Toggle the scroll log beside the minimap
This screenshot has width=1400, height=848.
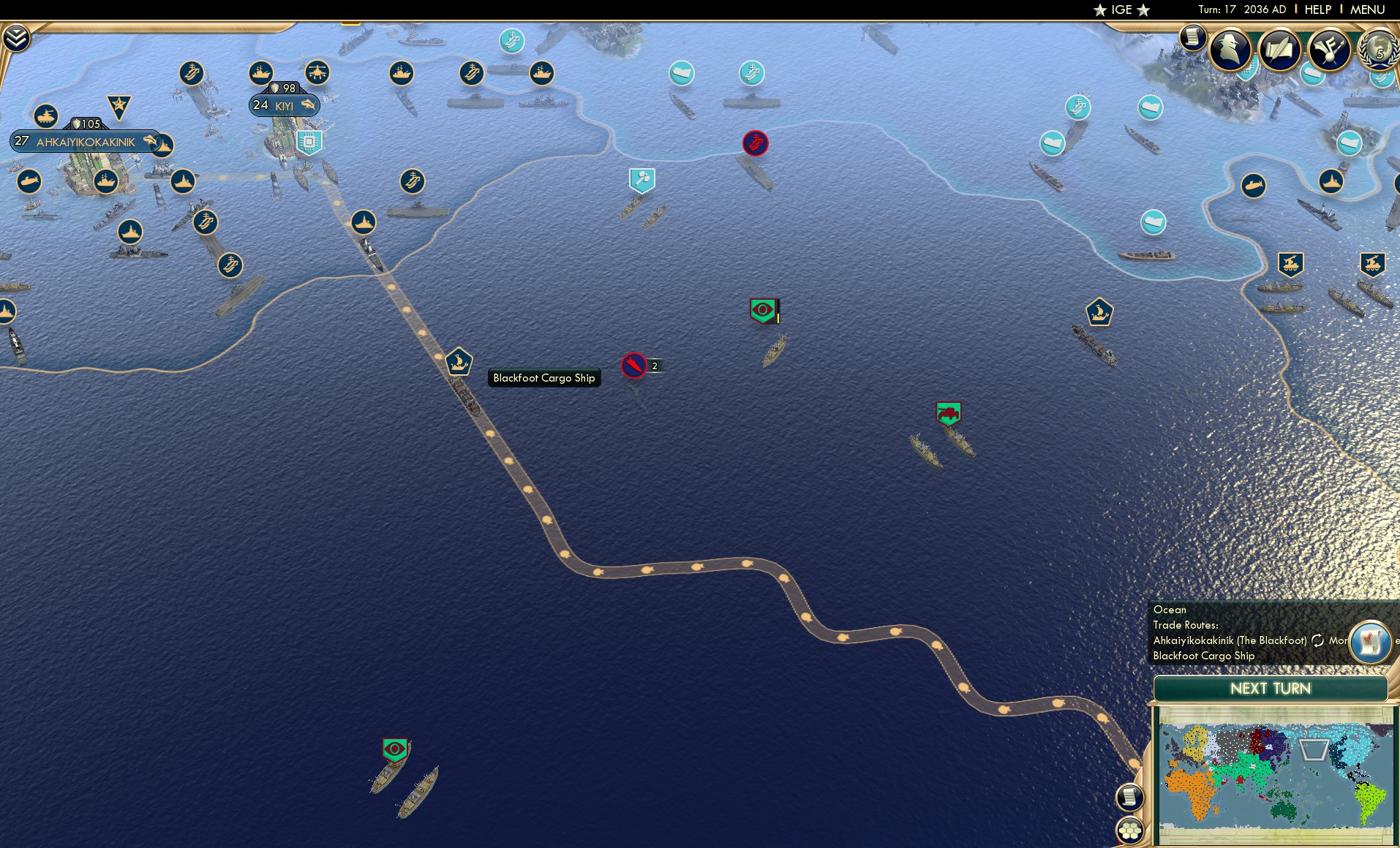click(x=1129, y=797)
